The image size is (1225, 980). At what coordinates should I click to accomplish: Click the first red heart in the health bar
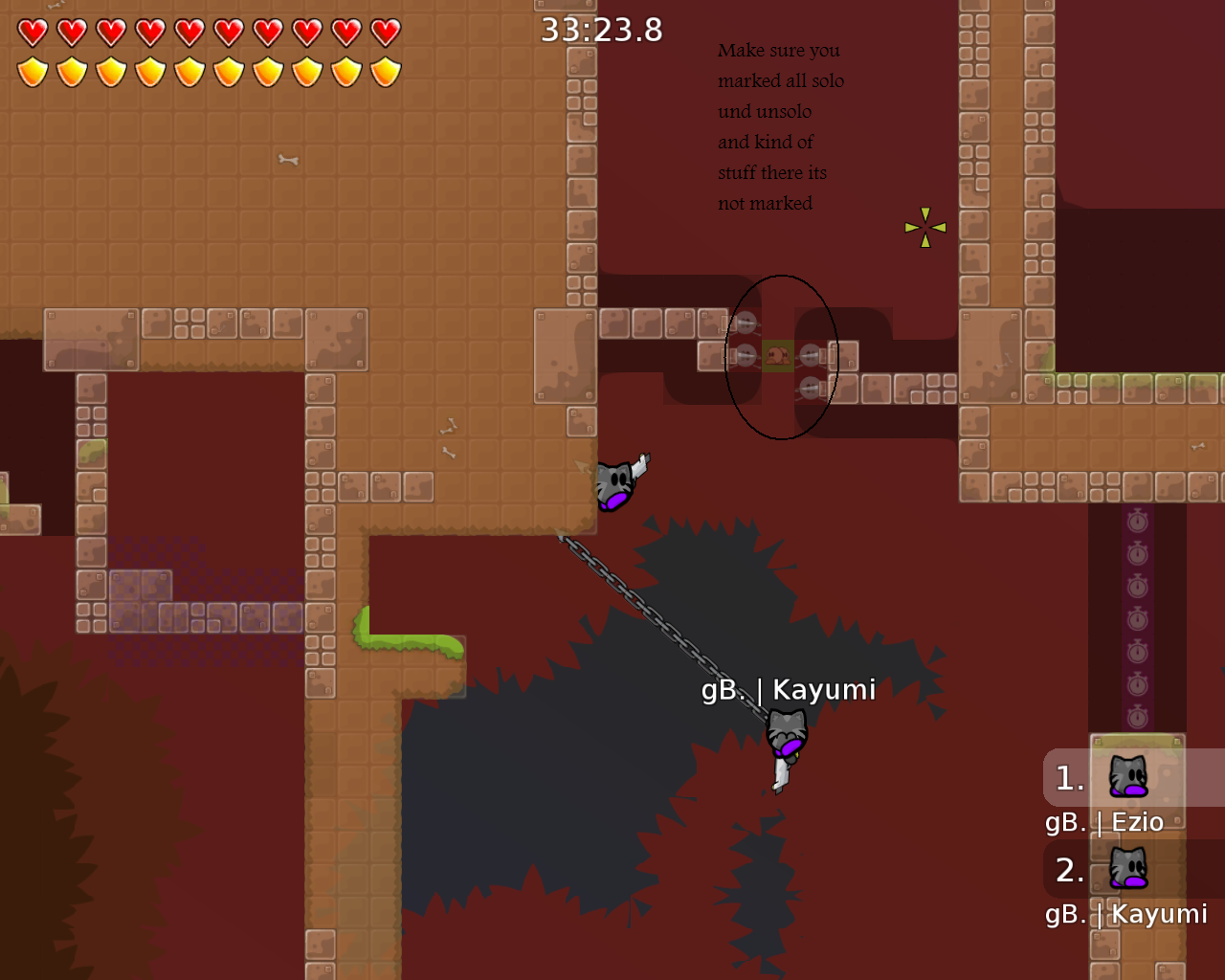tap(32, 30)
